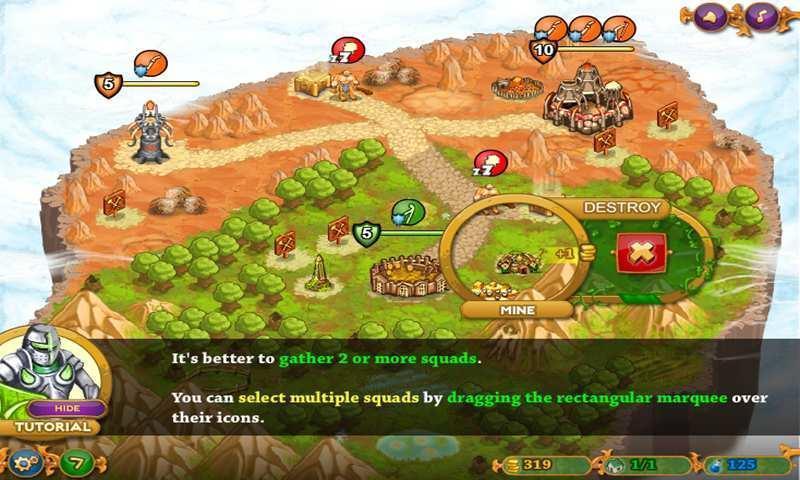Select the sleeping squad icon near the top road

click(347, 50)
